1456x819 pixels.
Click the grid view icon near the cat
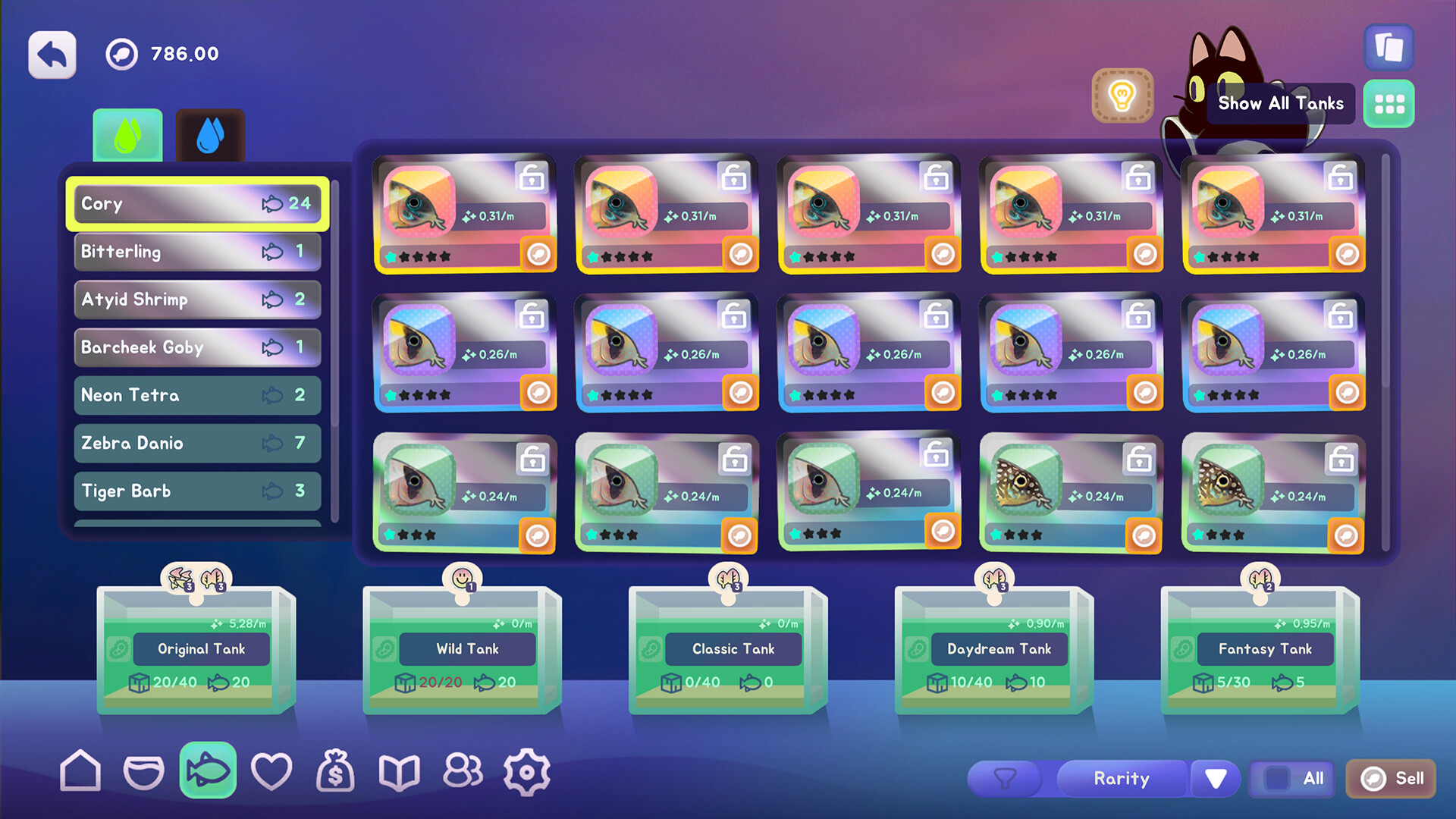click(x=1389, y=105)
